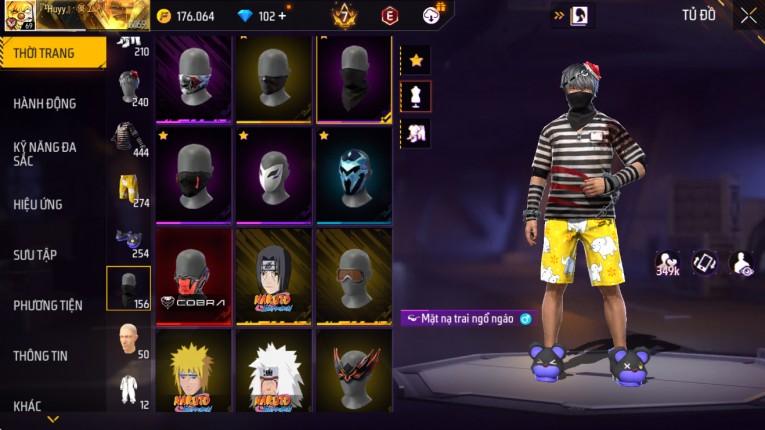Viewport: 765px width, 430px height.
Task: Switch to the HÀNH ĐỘNG tab
Action: coord(45,103)
